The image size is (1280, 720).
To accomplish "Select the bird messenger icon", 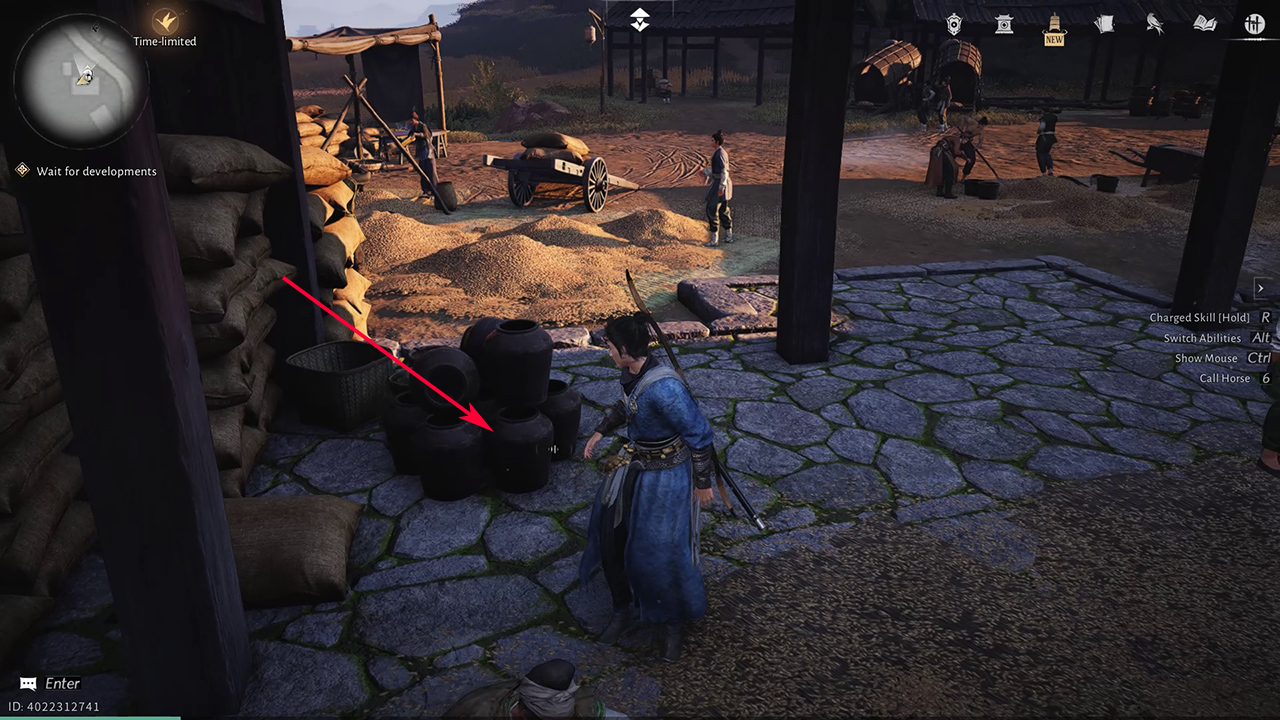I will coord(1154,24).
